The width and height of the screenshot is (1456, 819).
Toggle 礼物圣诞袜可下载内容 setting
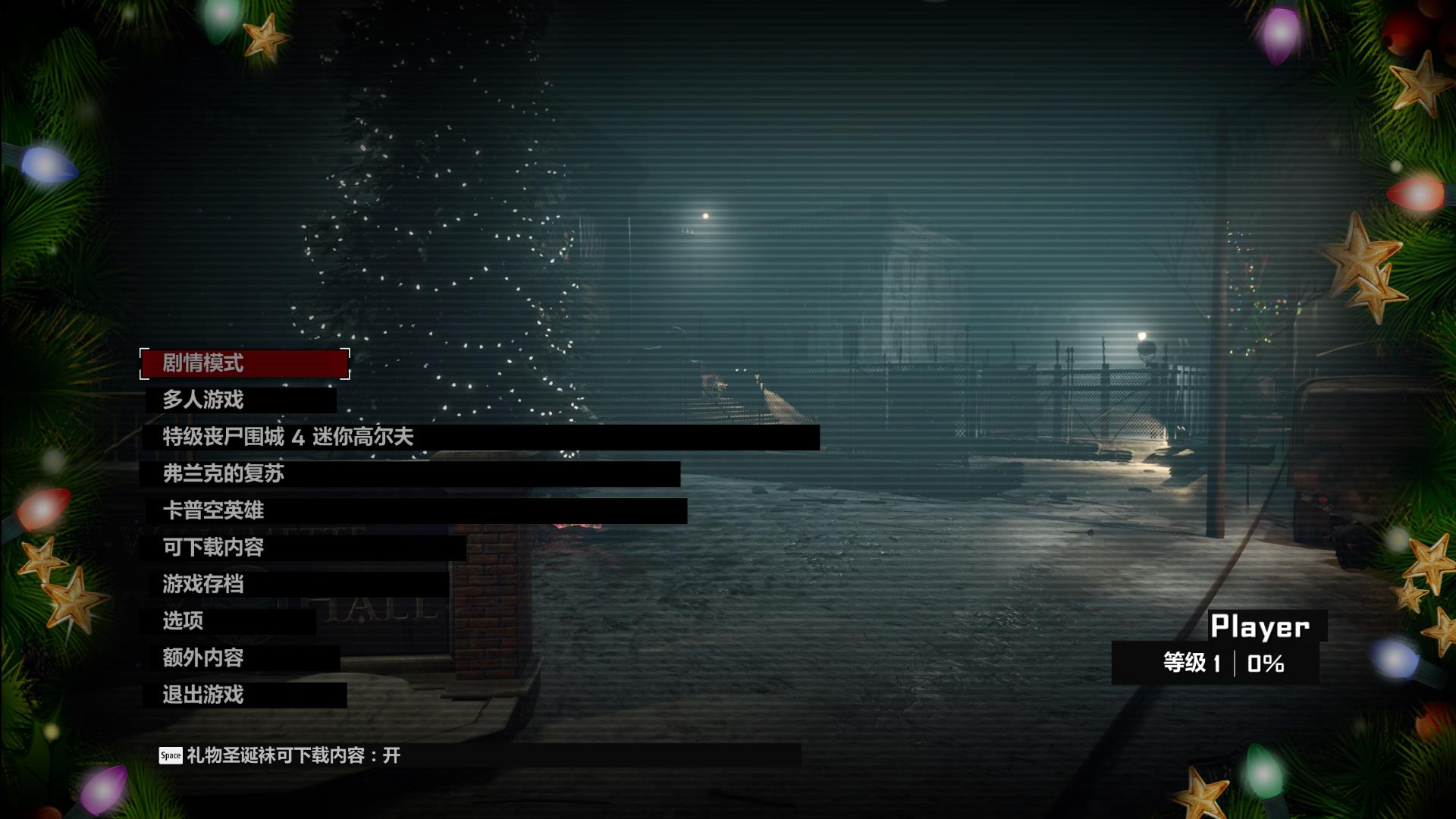click(x=293, y=755)
